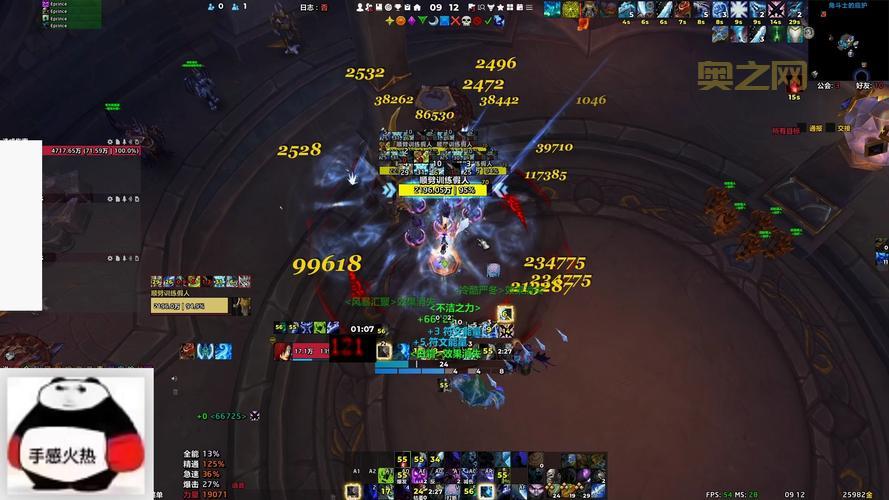
Task: Open the guild (公会) info label
Action: (825, 86)
